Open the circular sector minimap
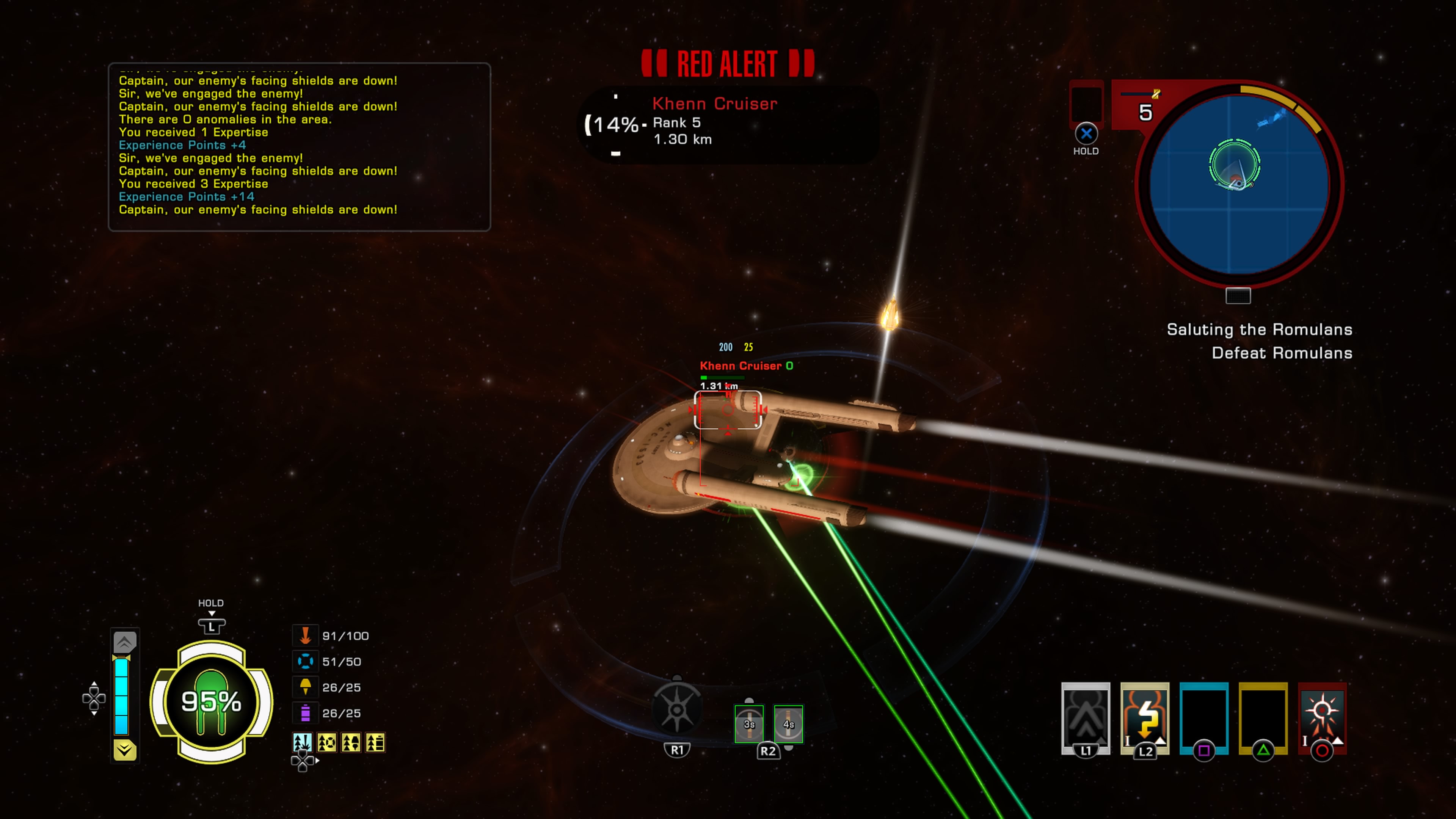The image size is (1456, 819). coord(1239,184)
